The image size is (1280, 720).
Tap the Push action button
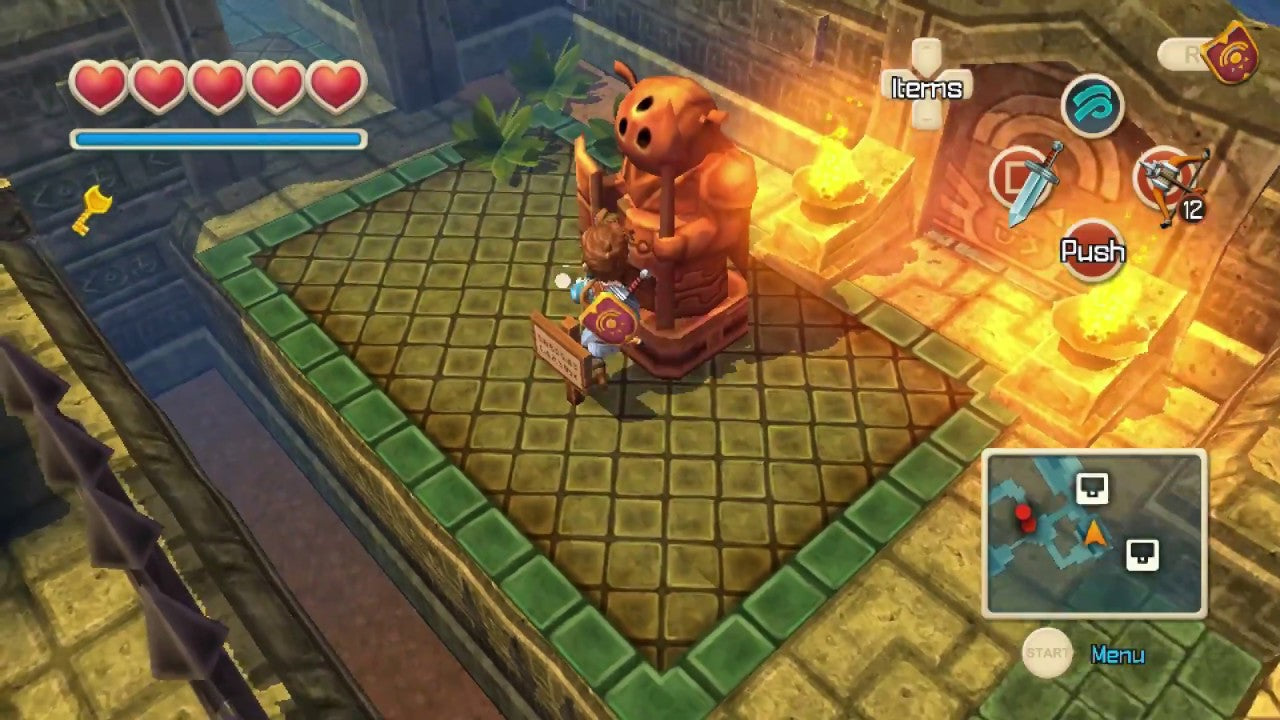1092,251
